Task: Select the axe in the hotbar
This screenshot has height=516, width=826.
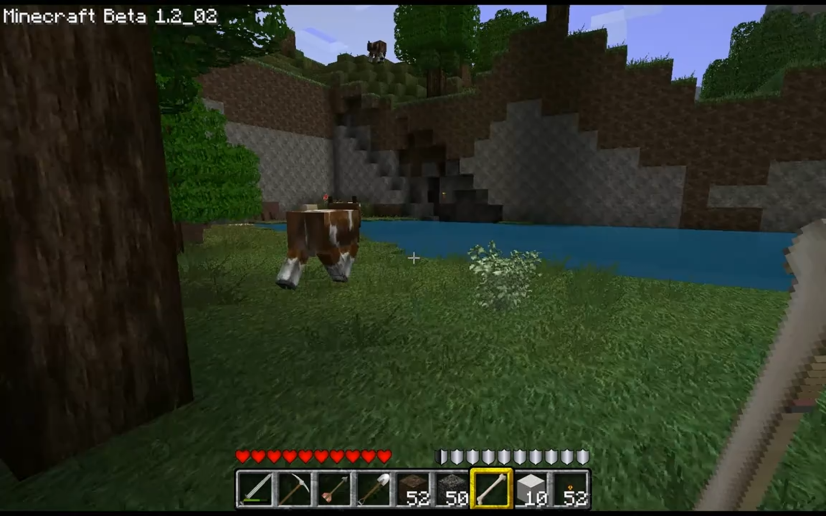Action: 334,490
